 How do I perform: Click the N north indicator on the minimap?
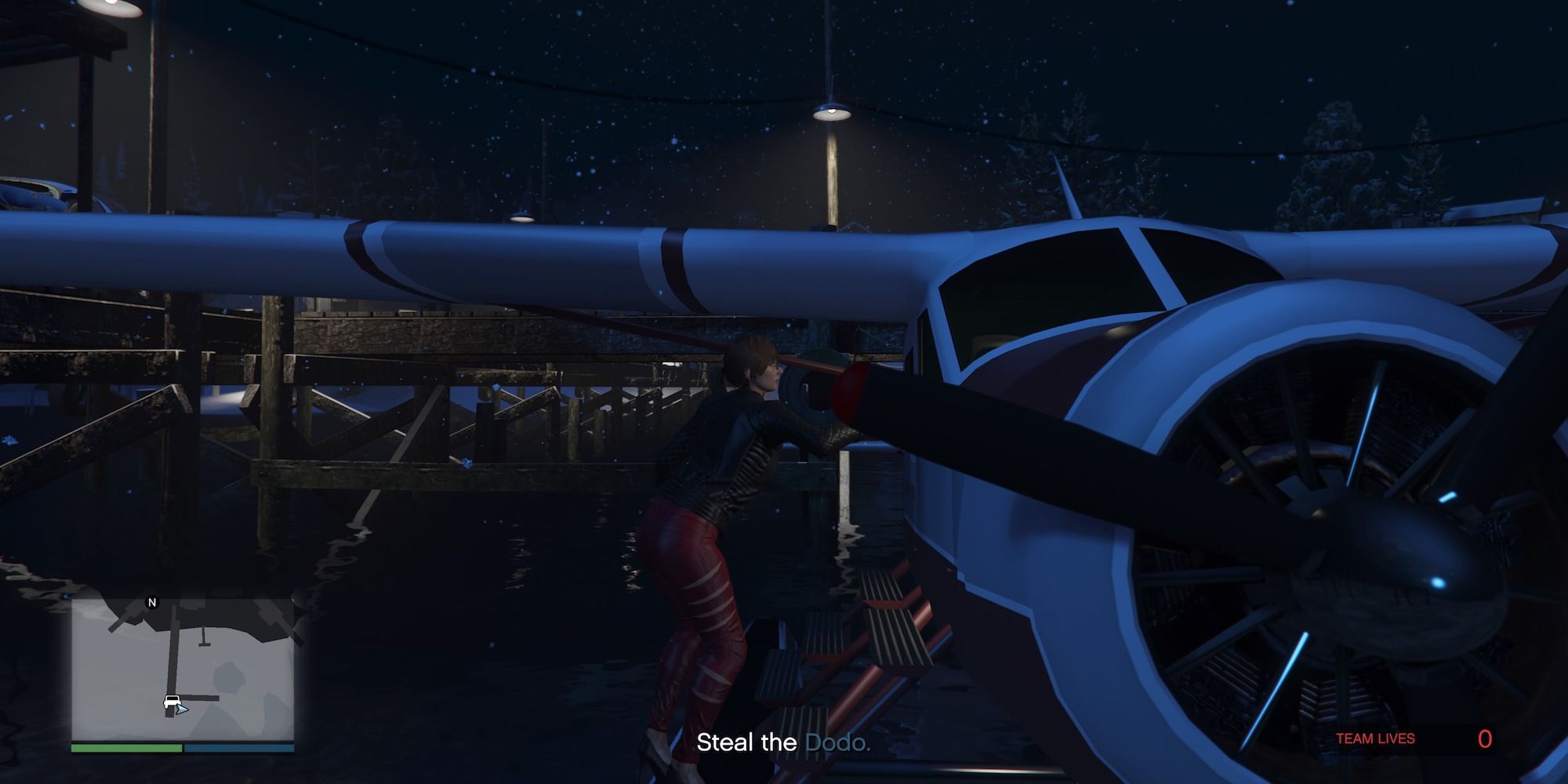(152, 601)
